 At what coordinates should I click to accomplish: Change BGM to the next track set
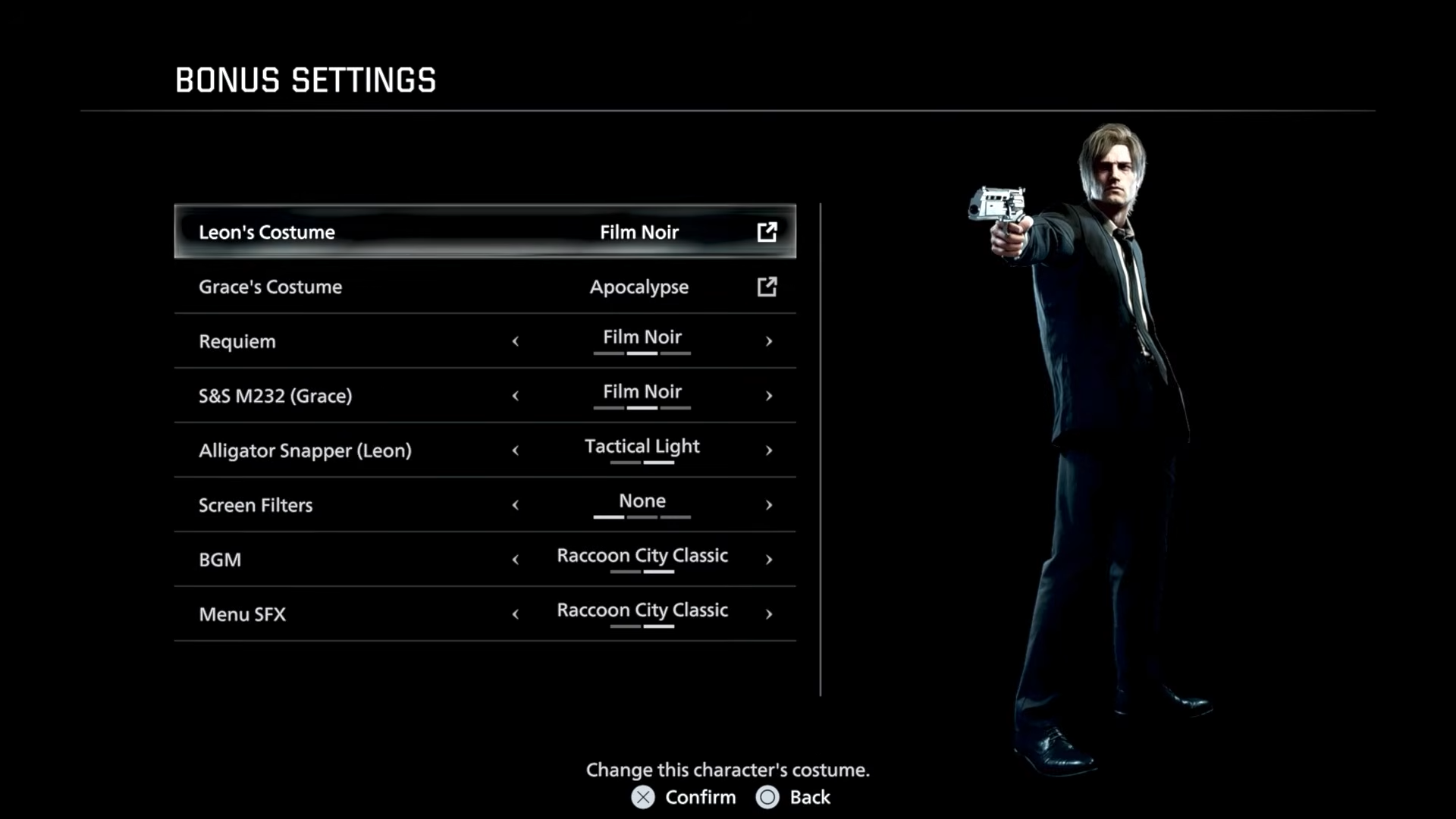click(769, 560)
